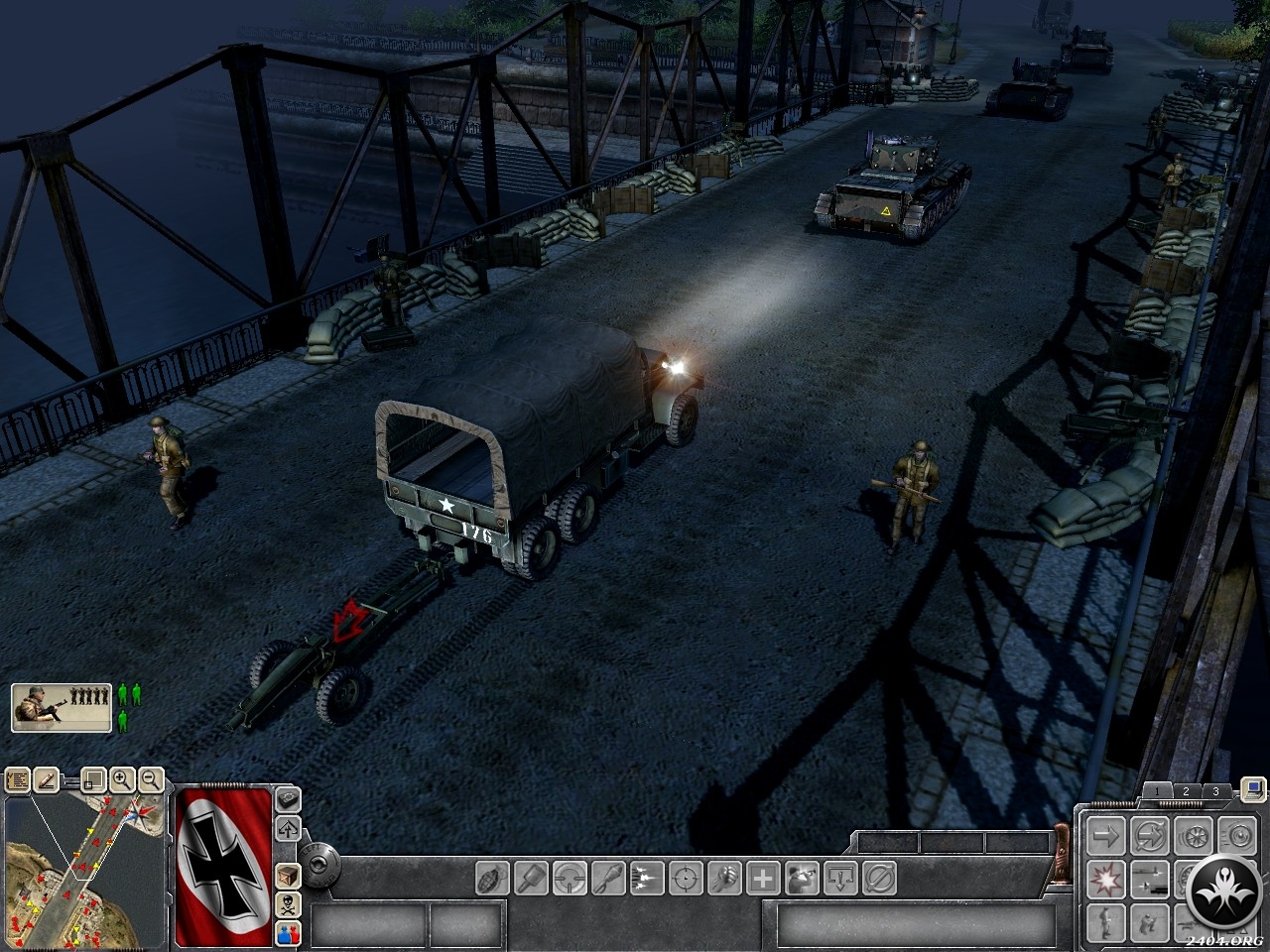Open the mission objectives list button
The height and width of the screenshot is (952, 1270).
point(18,780)
